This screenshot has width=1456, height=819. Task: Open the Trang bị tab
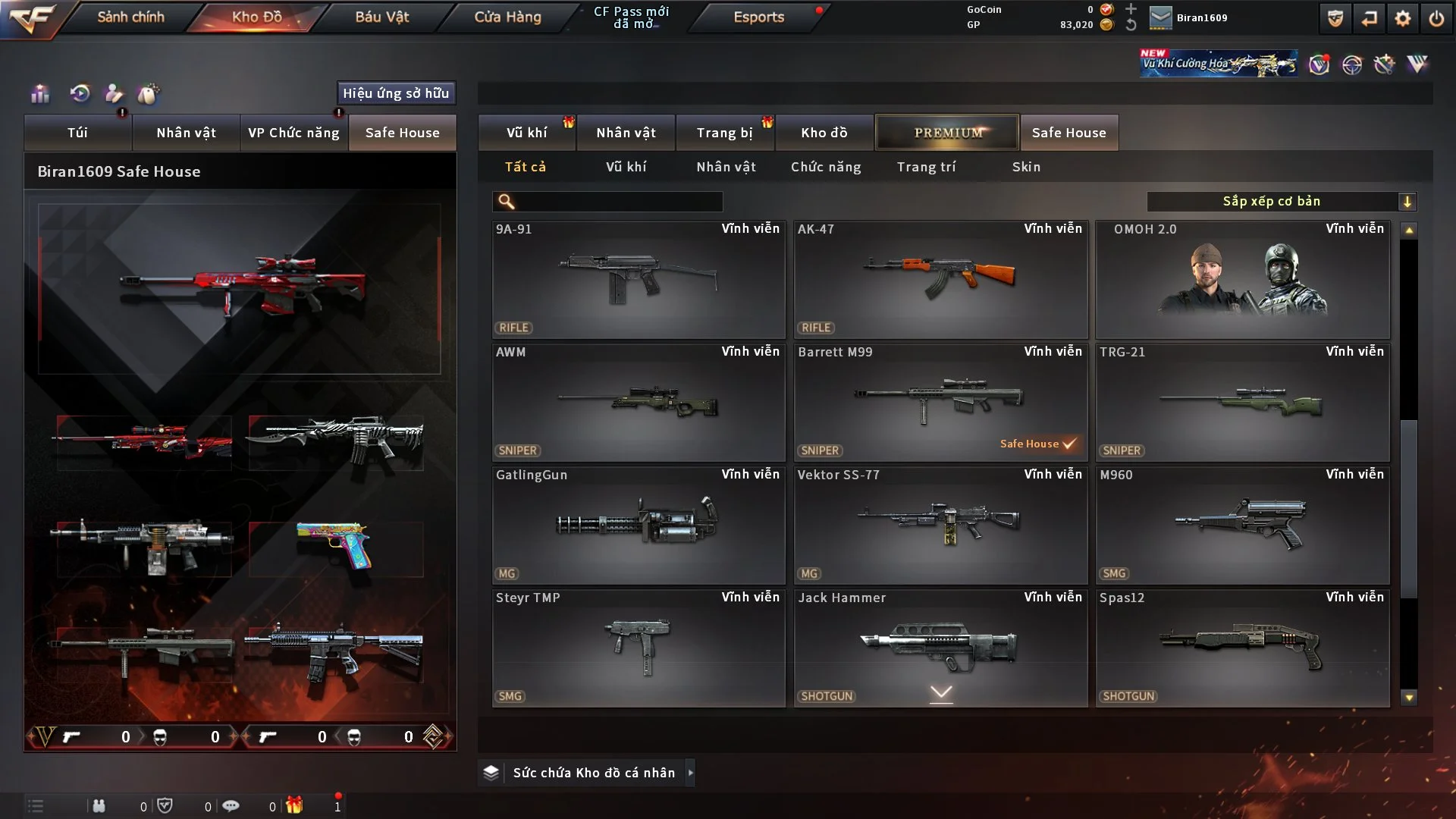pyautogui.click(x=724, y=133)
